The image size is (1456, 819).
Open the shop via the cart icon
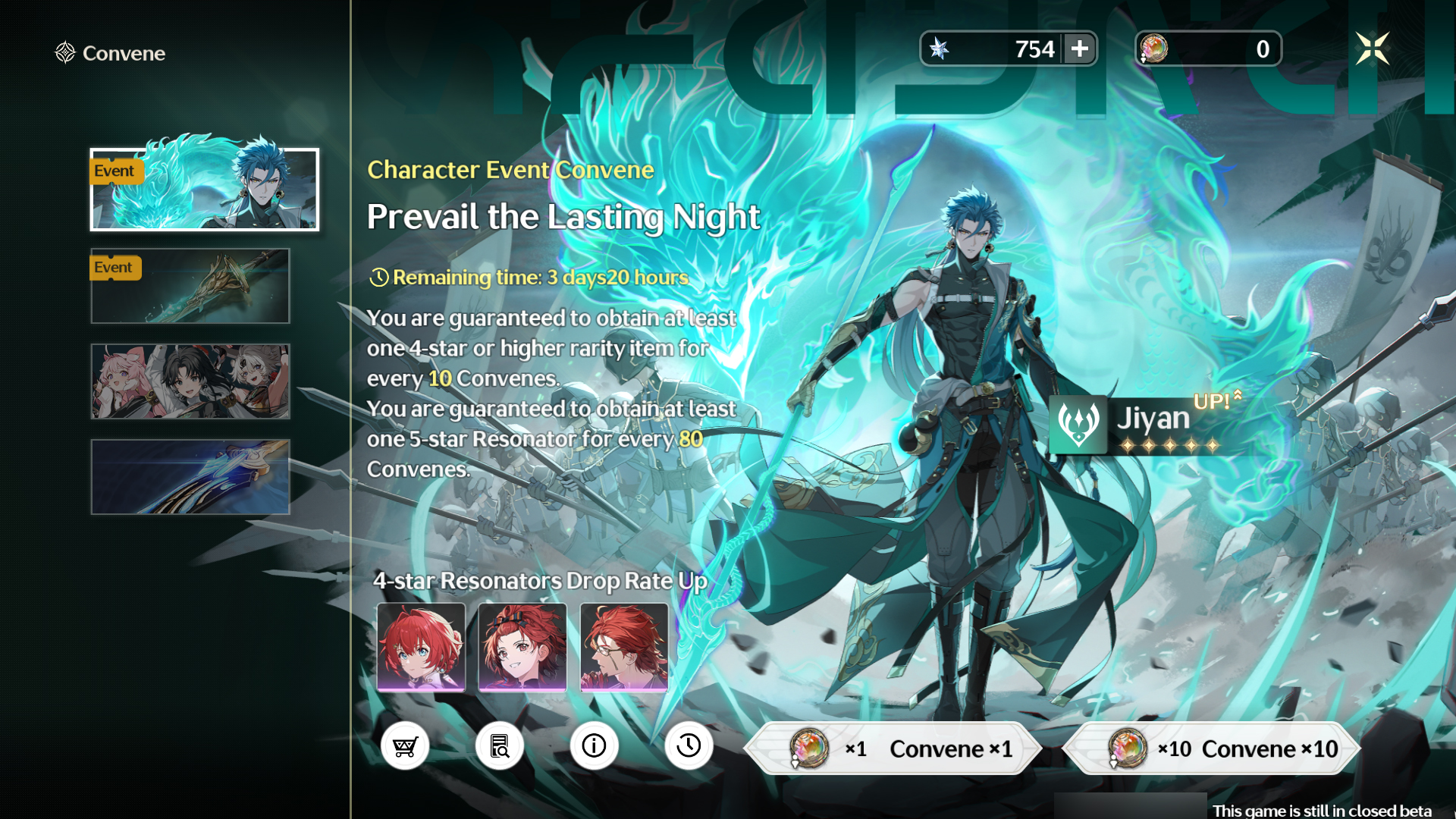click(405, 745)
